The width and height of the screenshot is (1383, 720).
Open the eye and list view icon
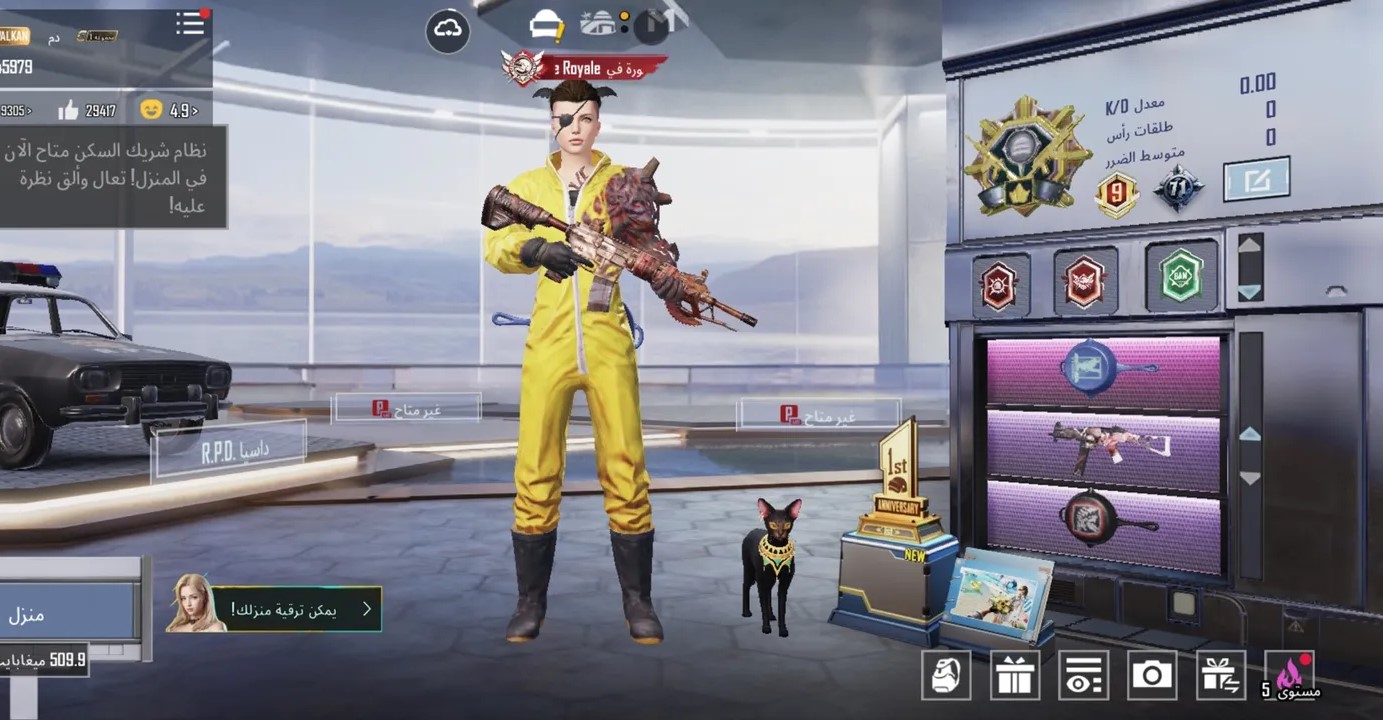tap(1083, 675)
